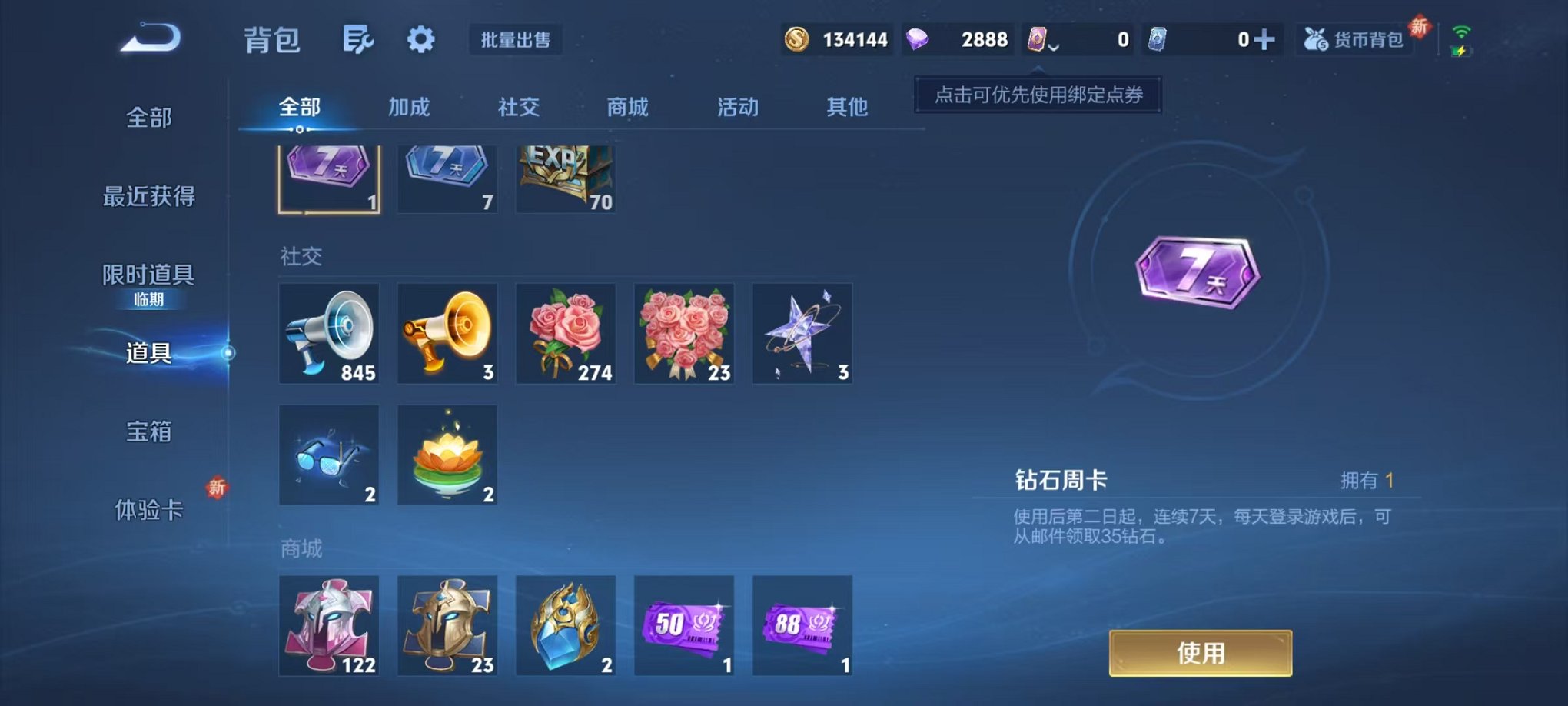Open the settings gear icon
This screenshot has height=706, width=1568.
point(420,40)
